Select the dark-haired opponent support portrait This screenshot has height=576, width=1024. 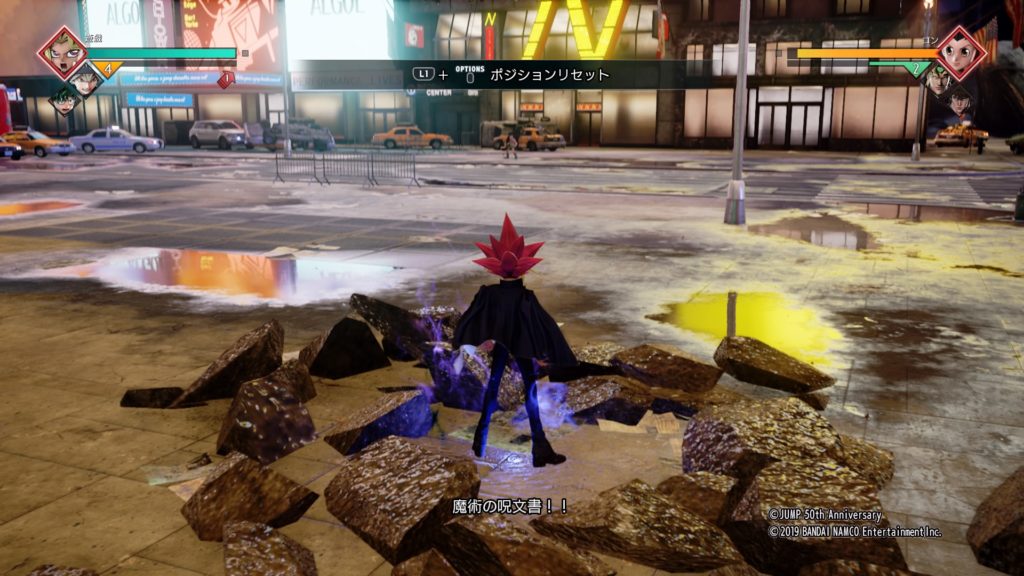[959, 100]
